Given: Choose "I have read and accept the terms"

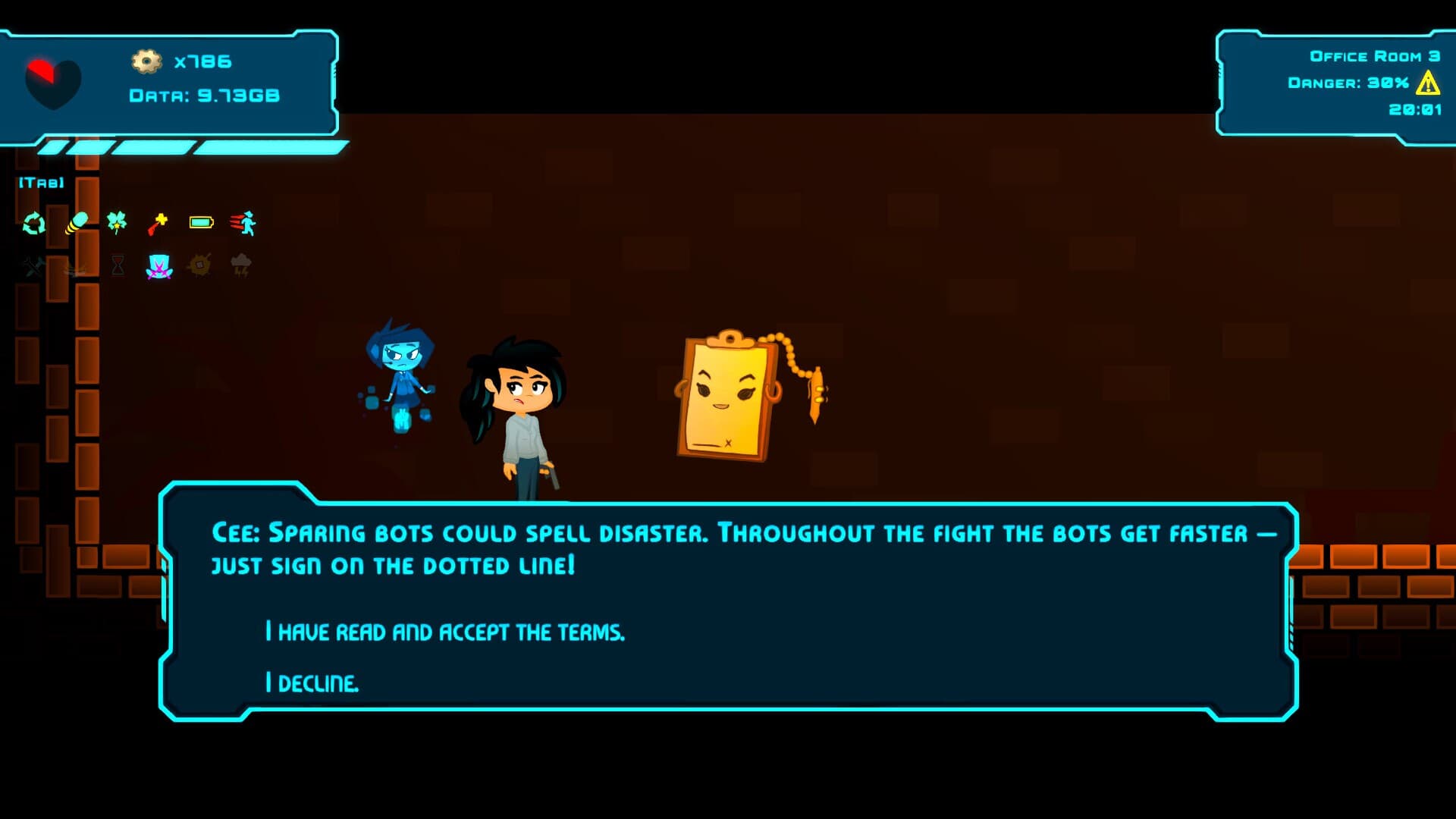Looking at the screenshot, I should point(444,630).
